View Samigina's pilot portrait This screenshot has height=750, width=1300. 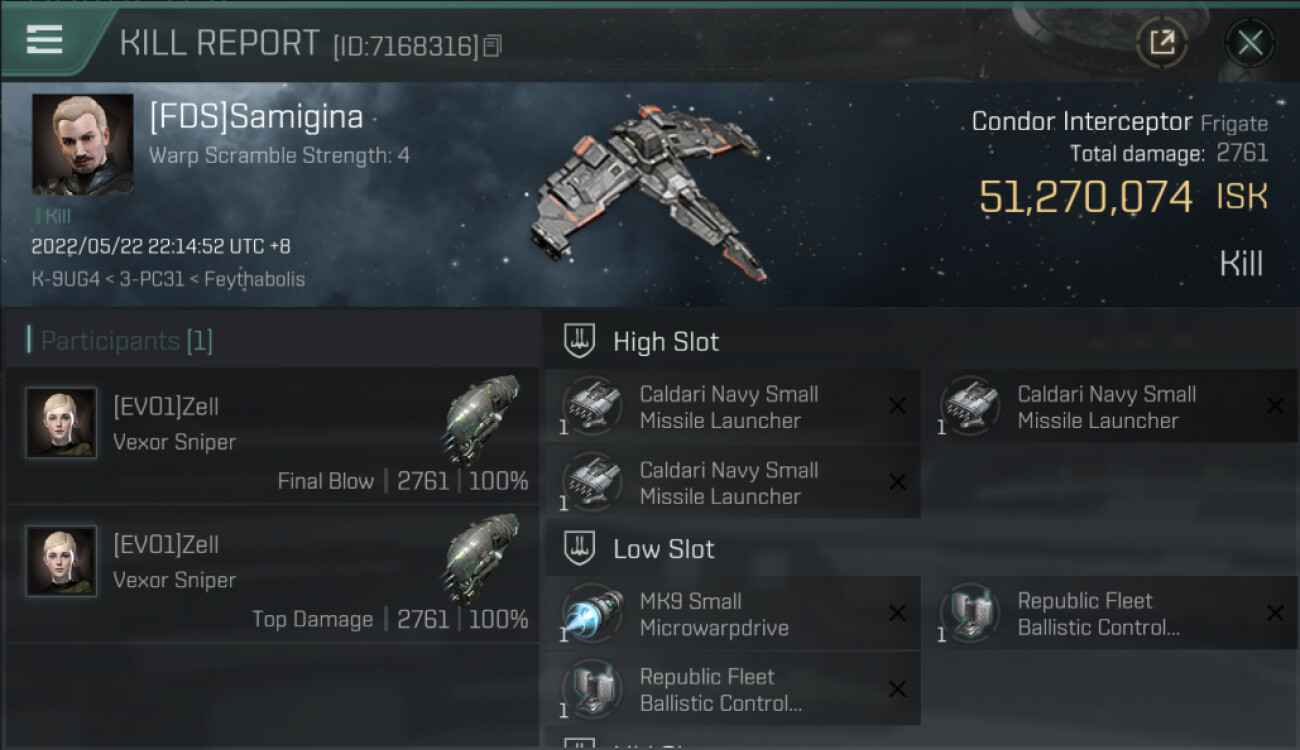[x=82, y=144]
